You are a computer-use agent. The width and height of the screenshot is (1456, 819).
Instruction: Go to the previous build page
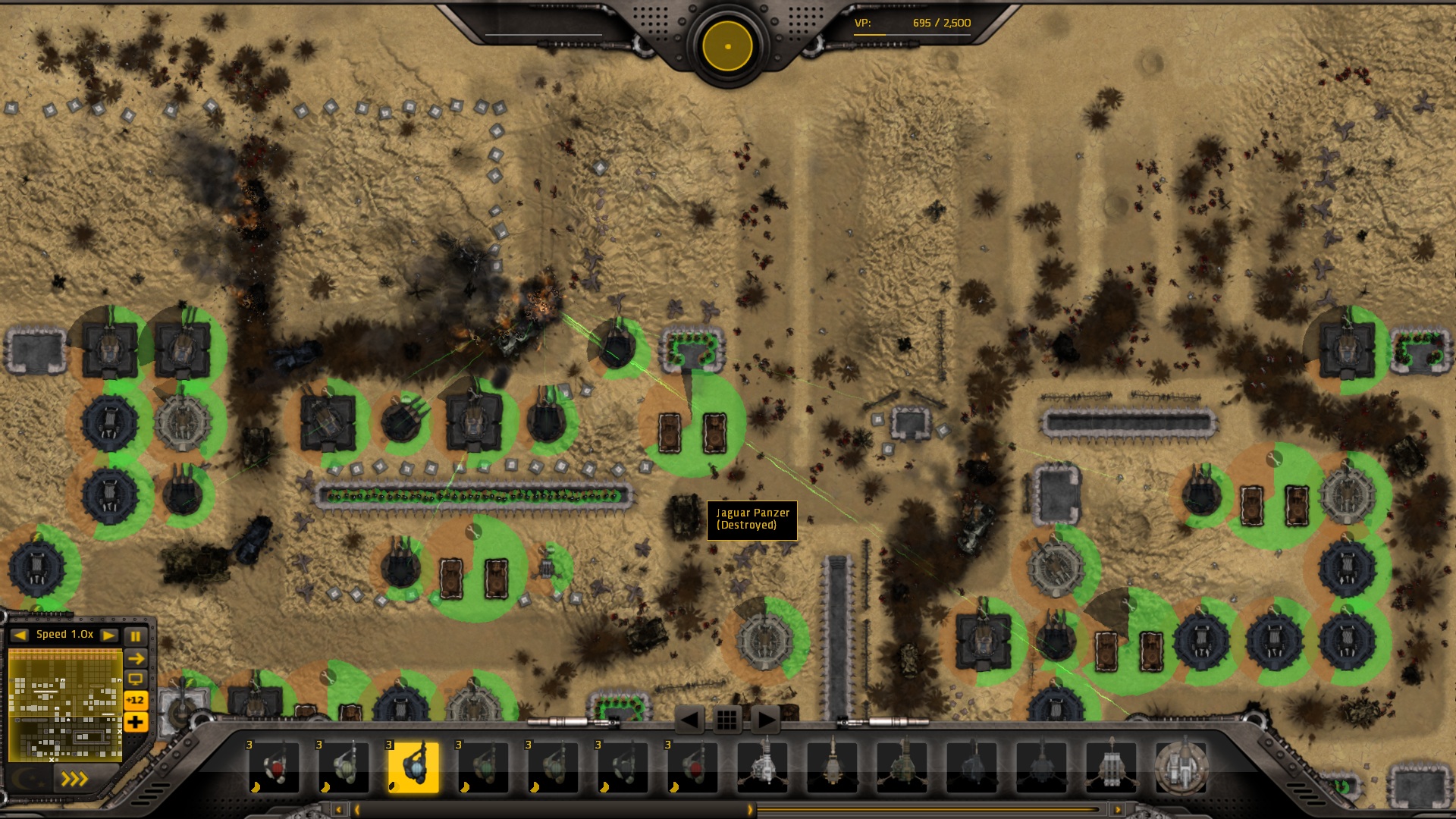pos(689,720)
